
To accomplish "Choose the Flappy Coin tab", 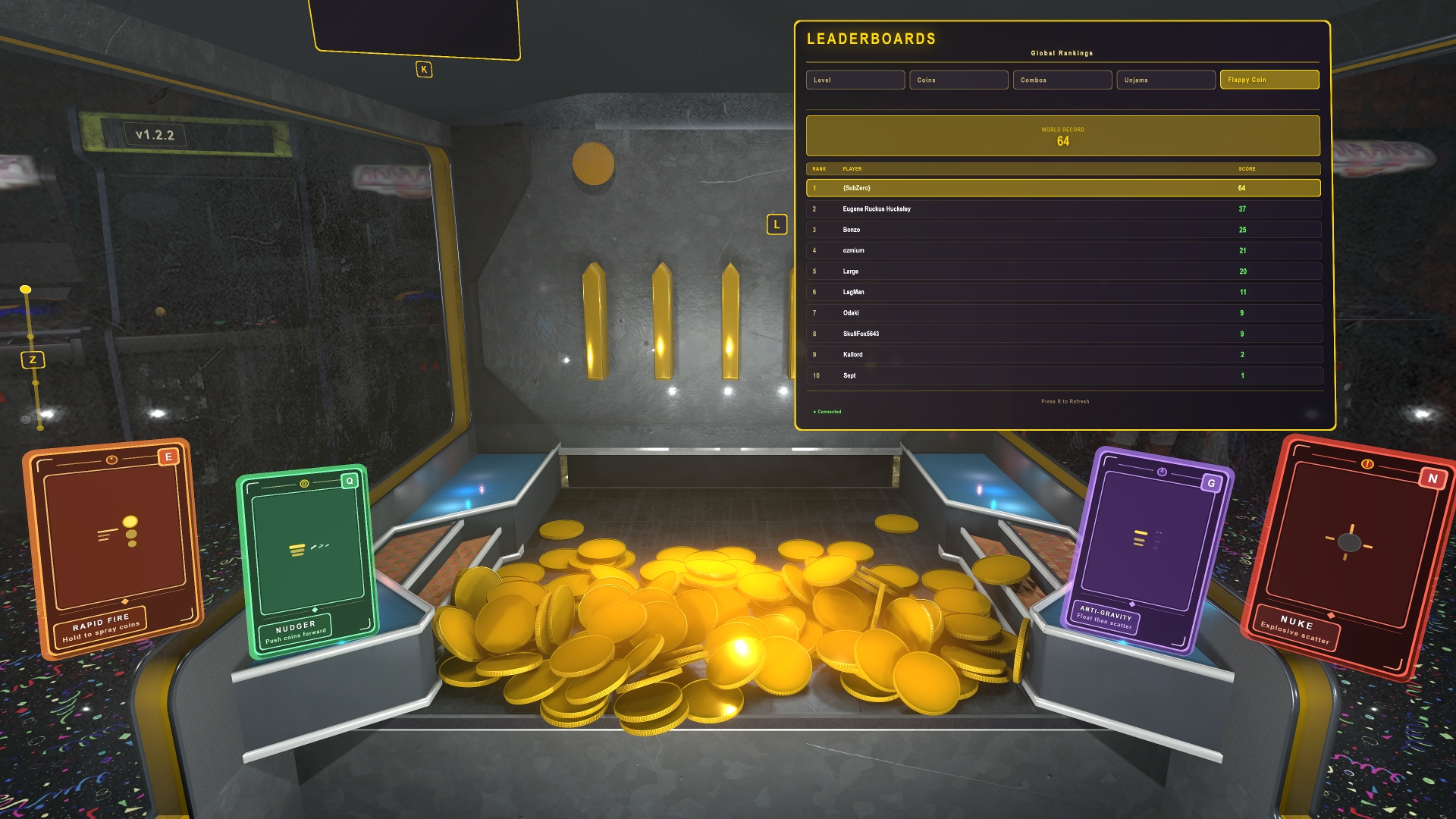I will click(1269, 80).
